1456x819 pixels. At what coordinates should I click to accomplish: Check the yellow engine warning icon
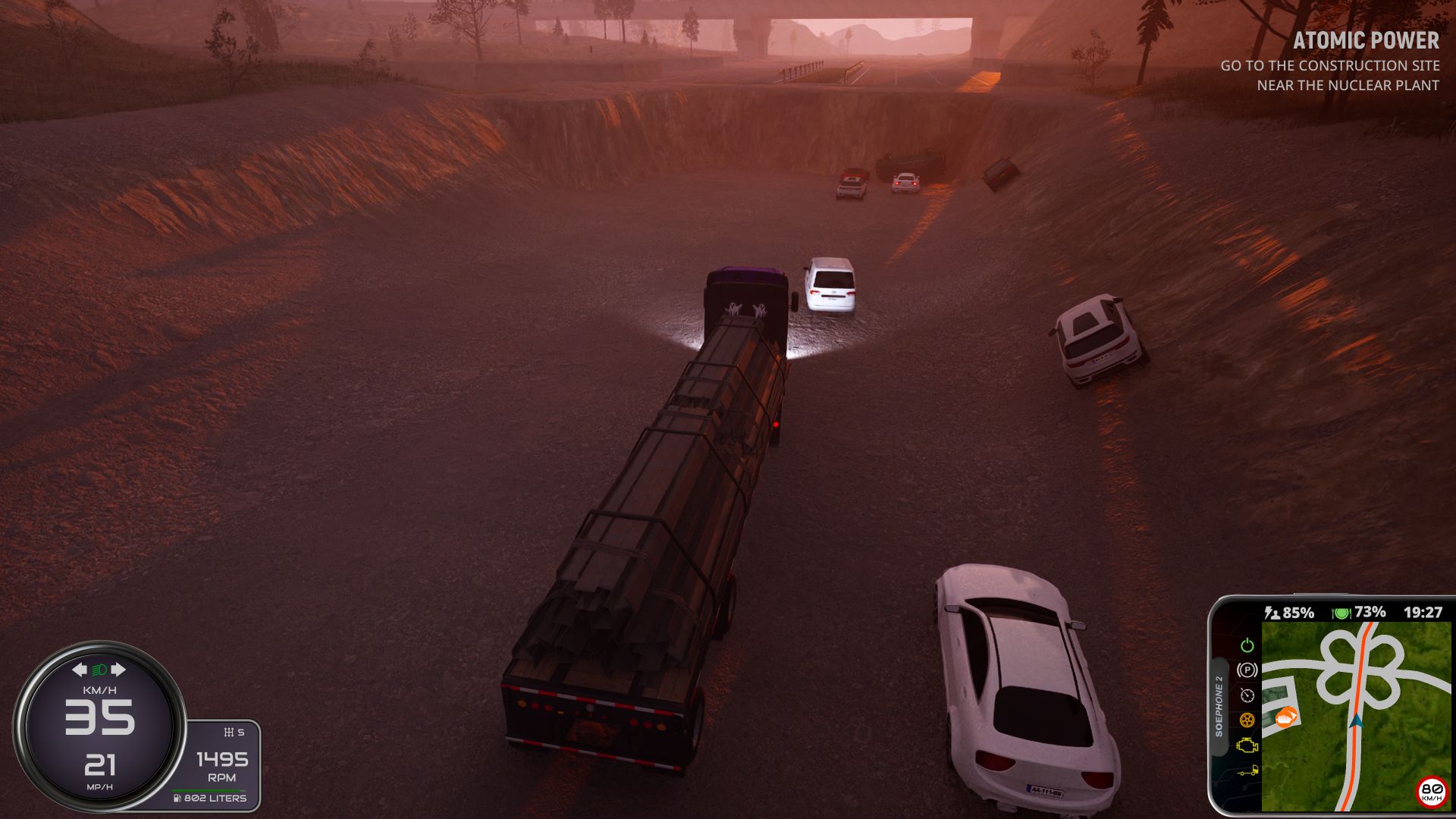tap(1247, 746)
